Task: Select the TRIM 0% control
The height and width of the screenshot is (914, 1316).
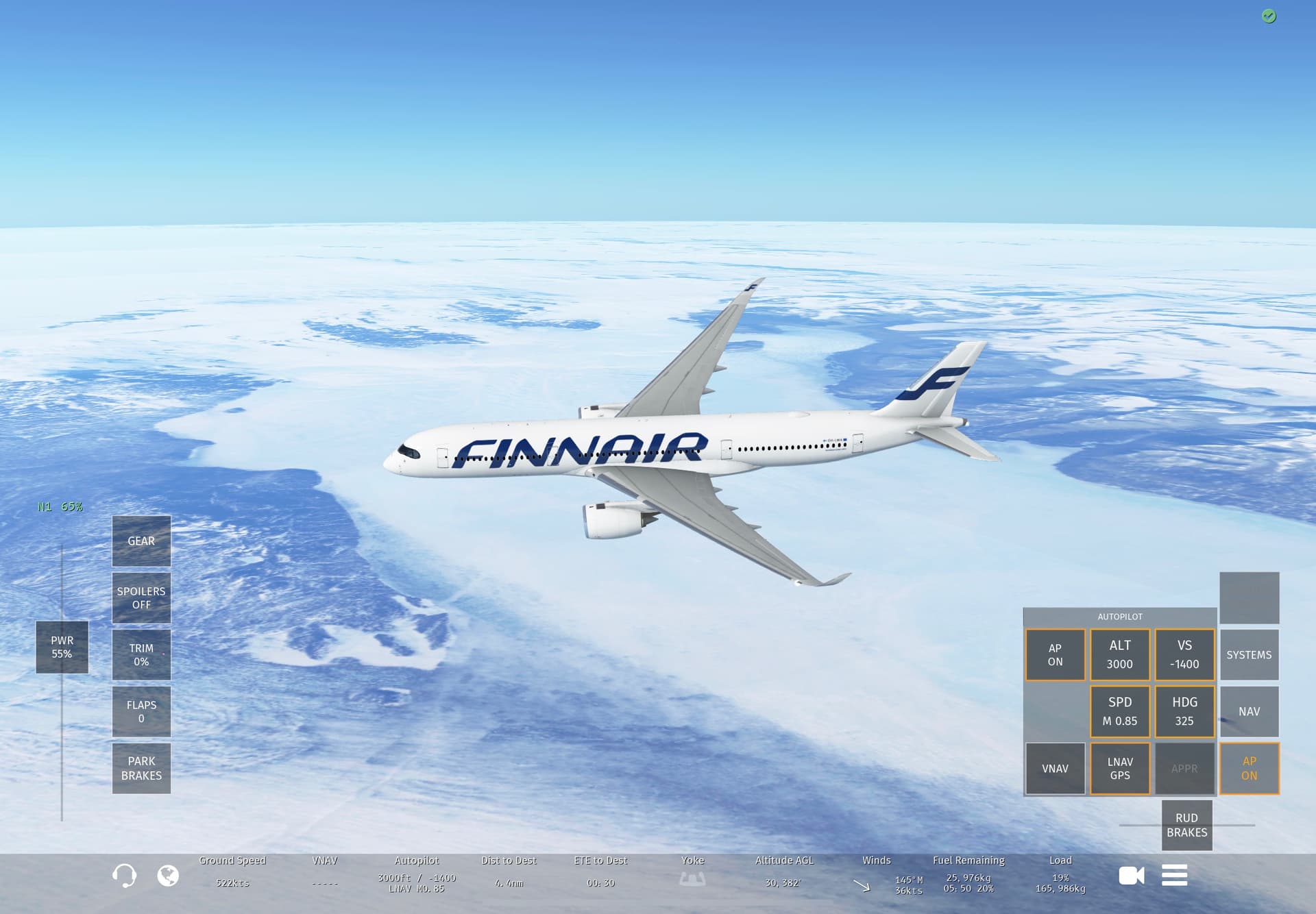Action: coord(141,655)
